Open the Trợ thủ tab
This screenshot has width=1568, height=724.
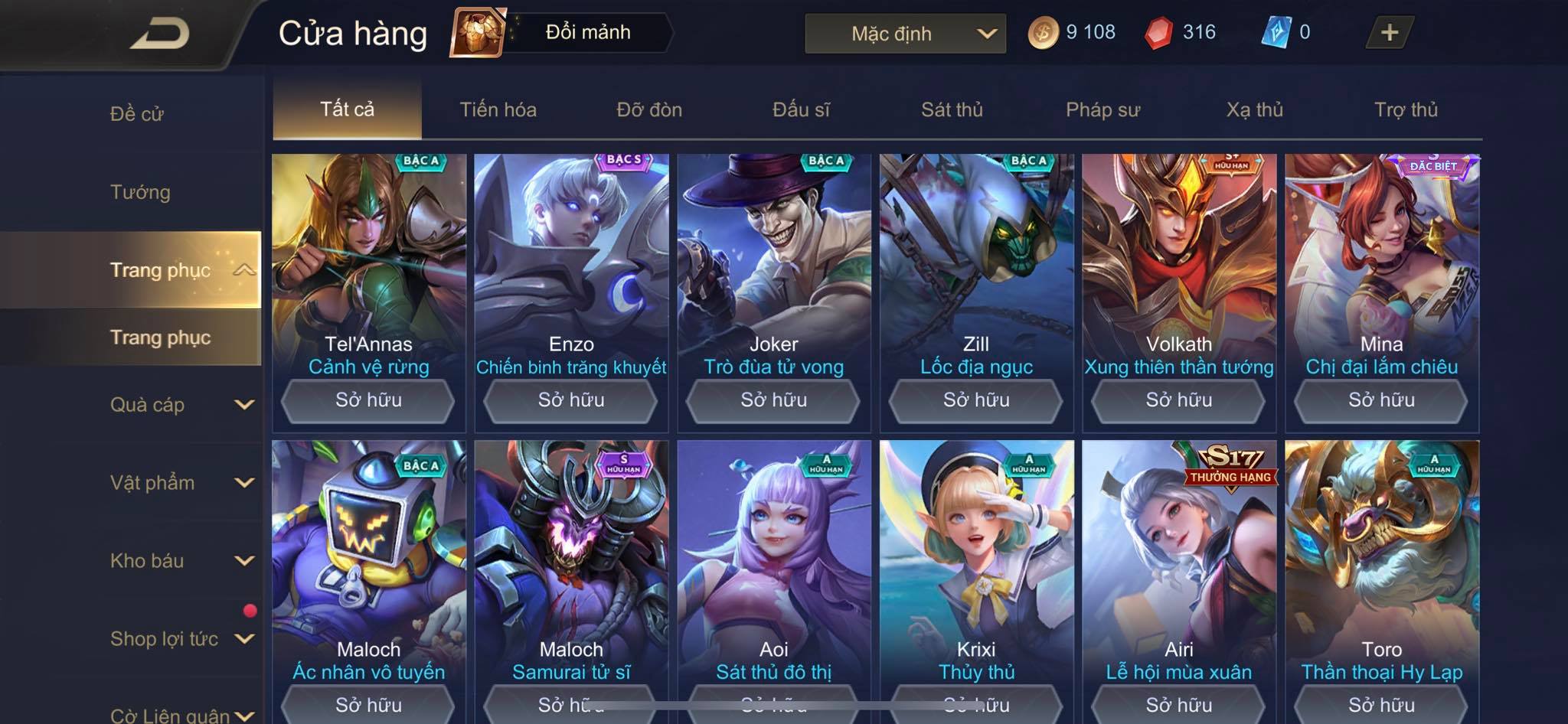[1406, 110]
